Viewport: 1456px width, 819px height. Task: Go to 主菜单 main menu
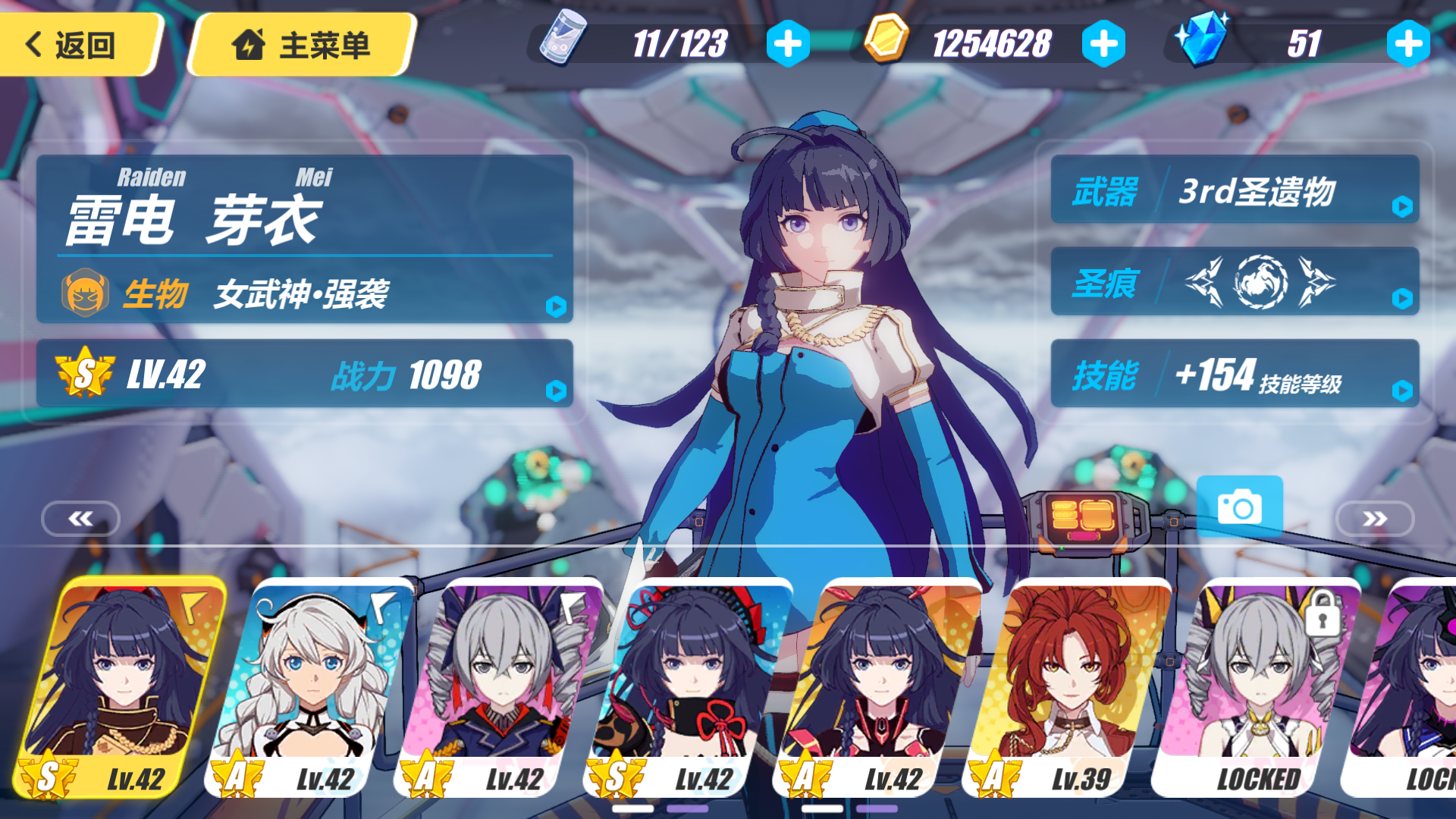[x=303, y=44]
